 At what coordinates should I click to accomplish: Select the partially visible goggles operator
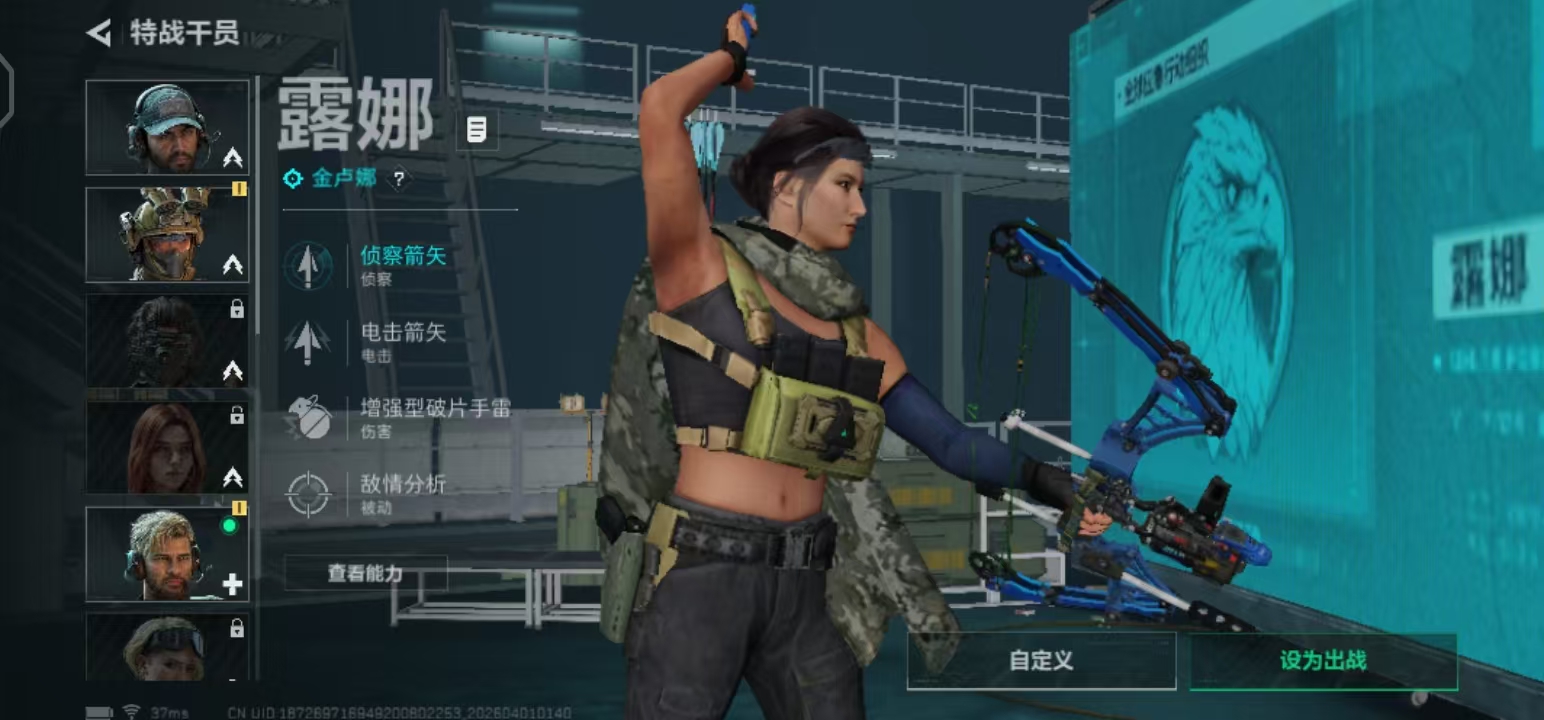[167, 647]
